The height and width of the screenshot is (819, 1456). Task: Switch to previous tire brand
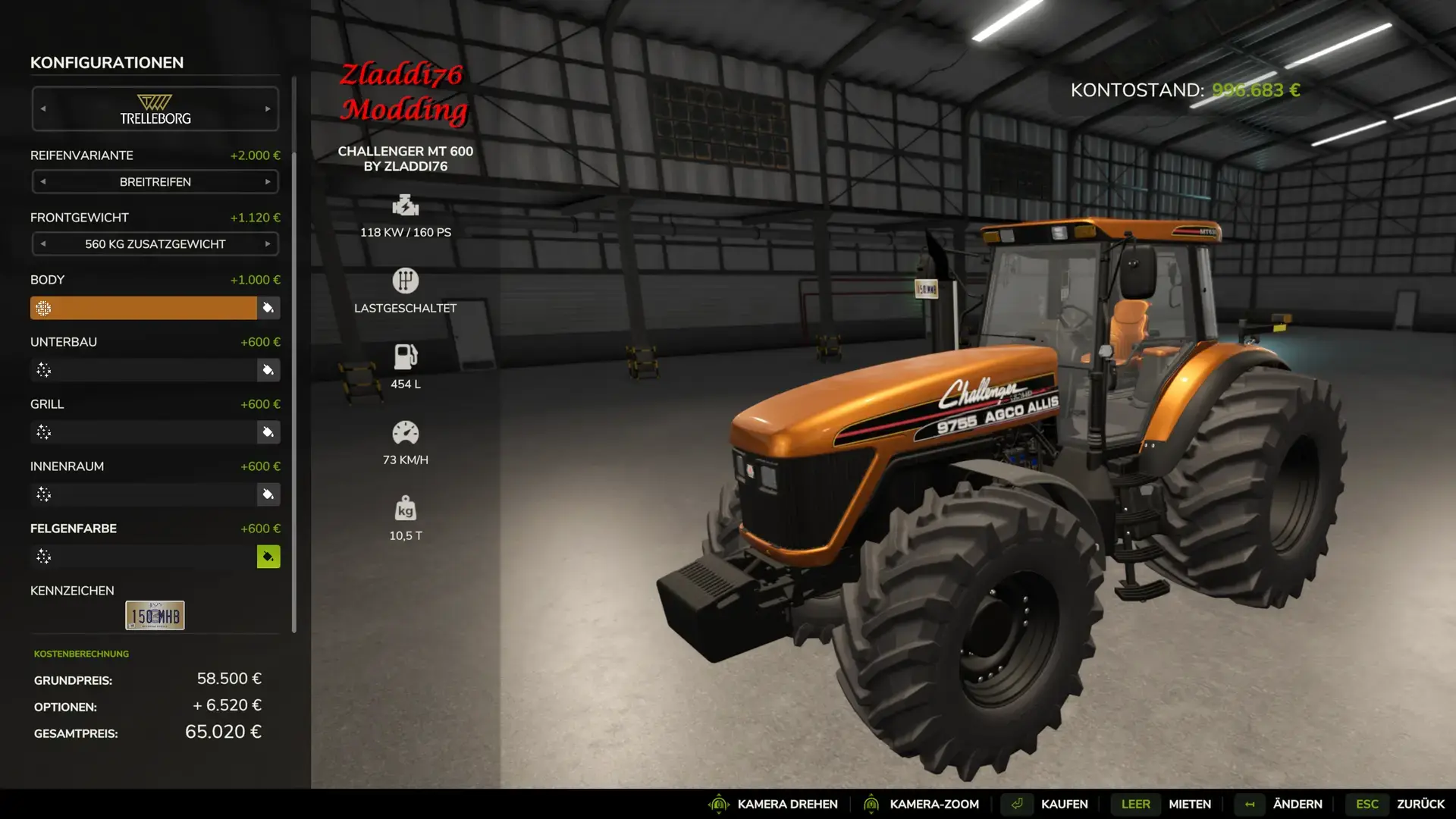click(x=43, y=109)
